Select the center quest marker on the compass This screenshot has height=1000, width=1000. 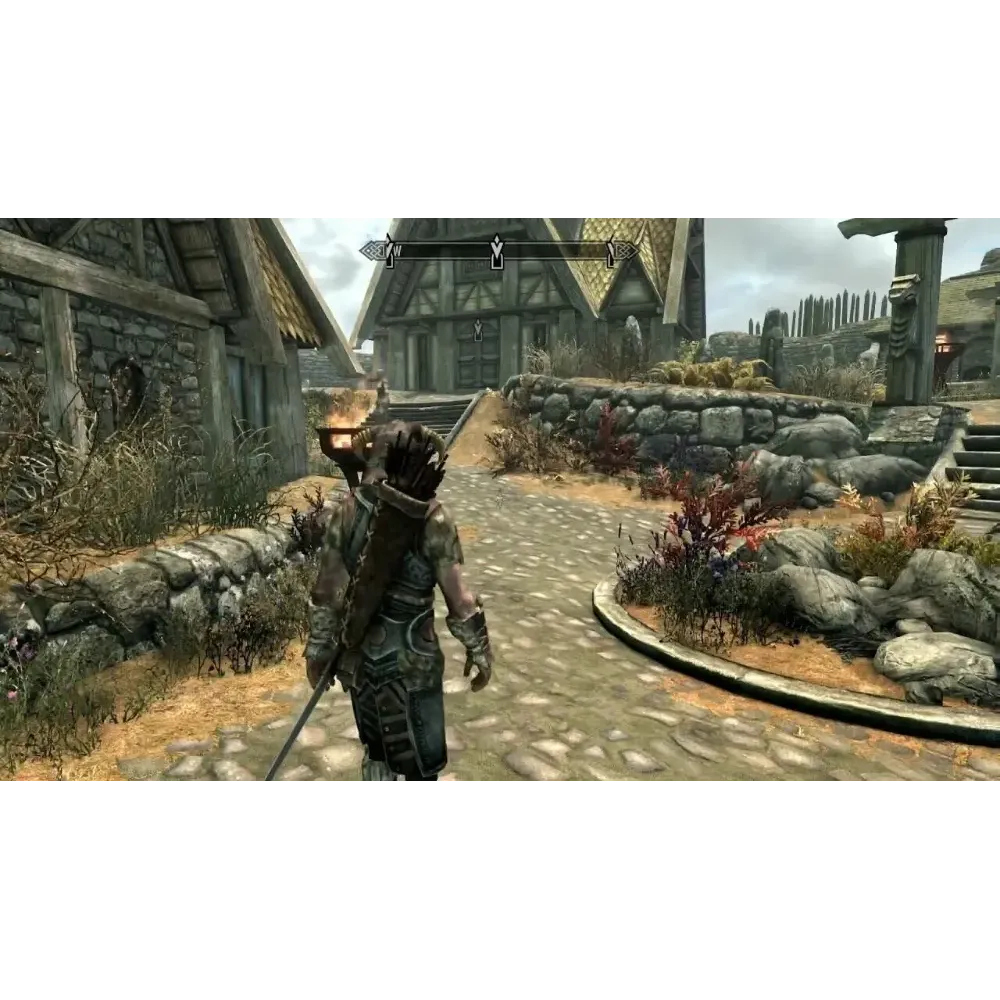pyautogui.click(x=496, y=250)
